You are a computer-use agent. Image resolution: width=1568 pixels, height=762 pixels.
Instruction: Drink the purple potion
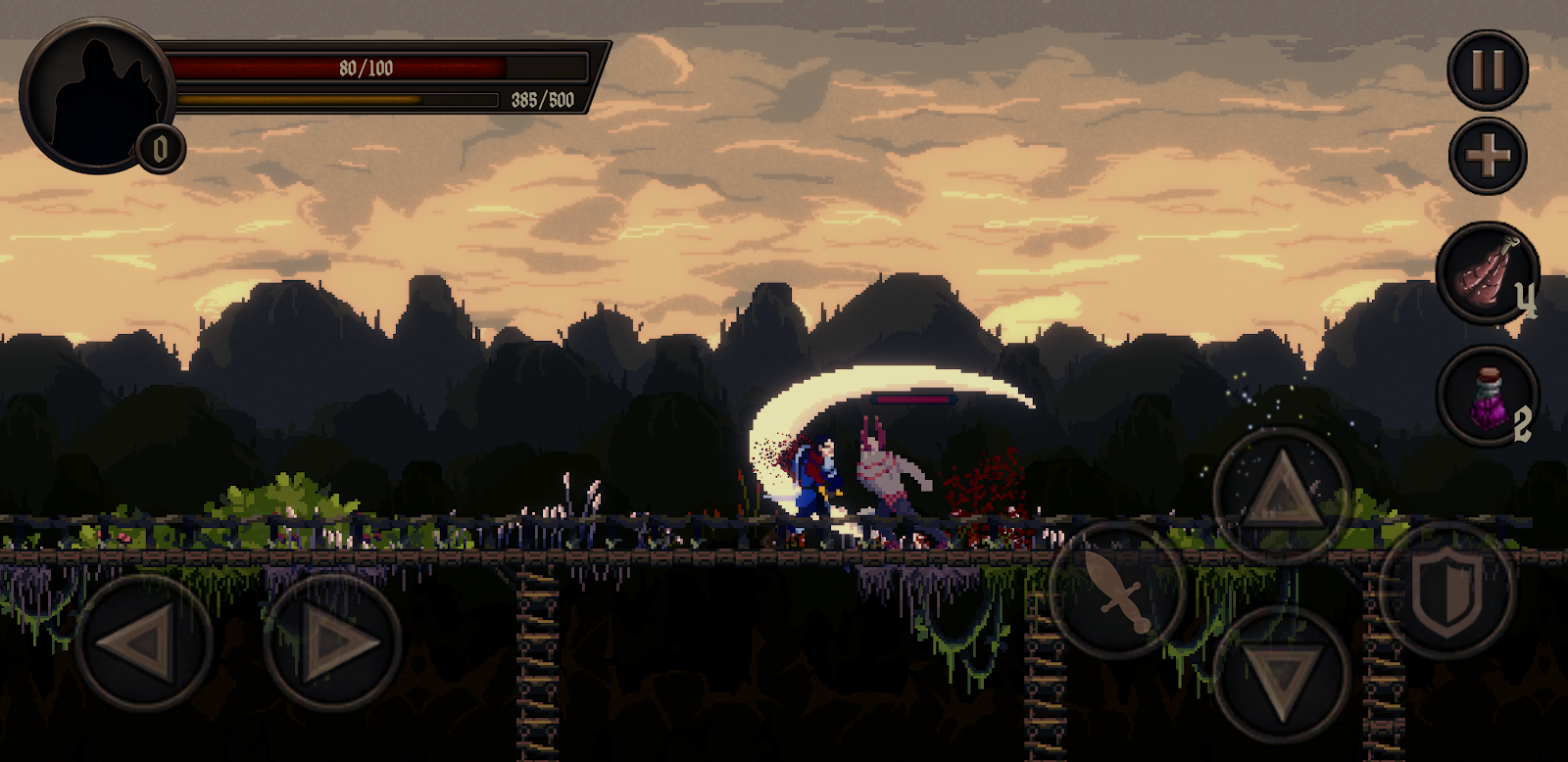click(x=1486, y=395)
